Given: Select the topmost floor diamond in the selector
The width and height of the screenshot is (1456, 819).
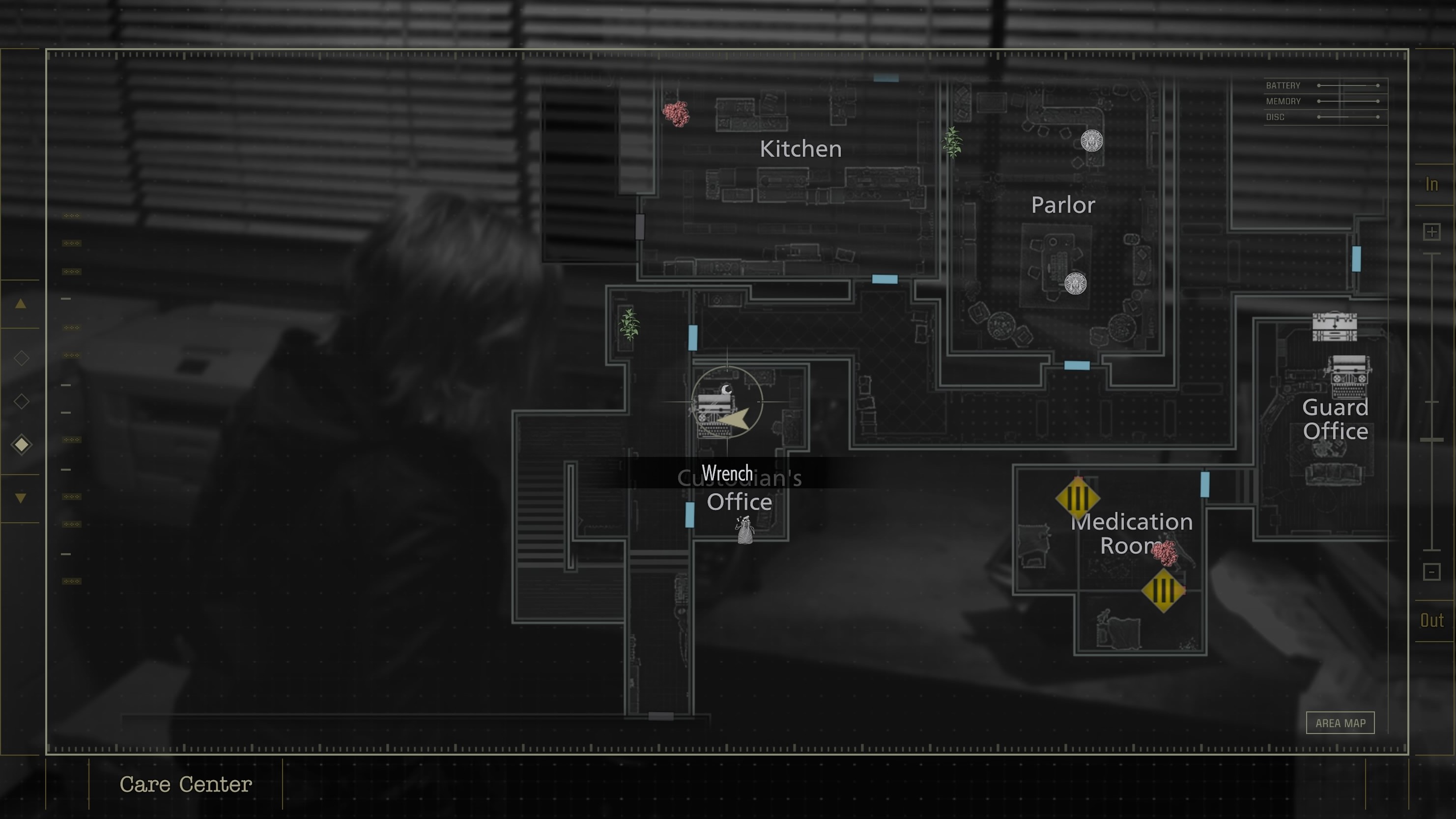Looking at the screenshot, I should [22, 358].
